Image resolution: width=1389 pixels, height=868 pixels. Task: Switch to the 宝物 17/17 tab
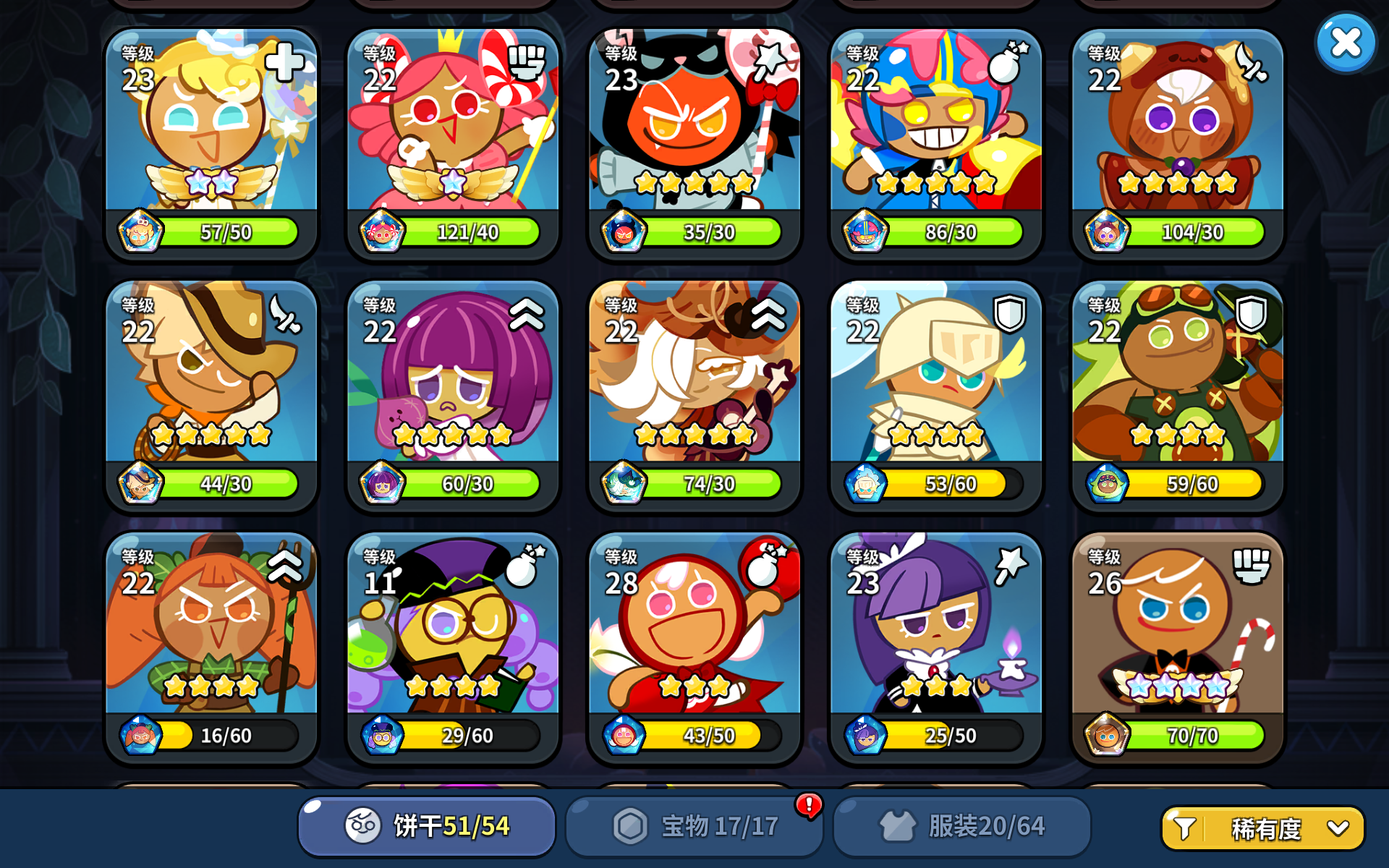694,824
